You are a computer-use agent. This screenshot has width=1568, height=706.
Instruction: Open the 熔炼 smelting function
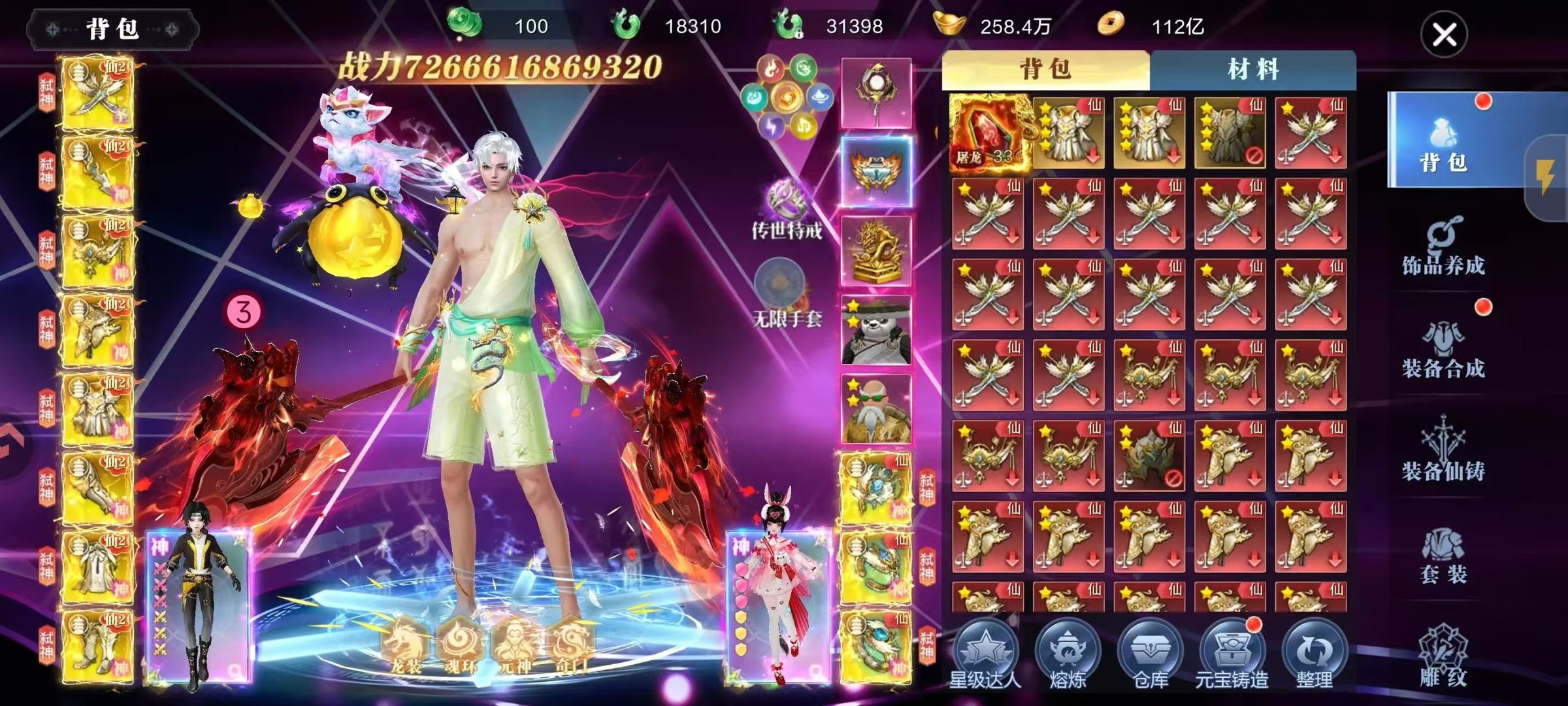pyautogui.click(x=1068, y=654)
